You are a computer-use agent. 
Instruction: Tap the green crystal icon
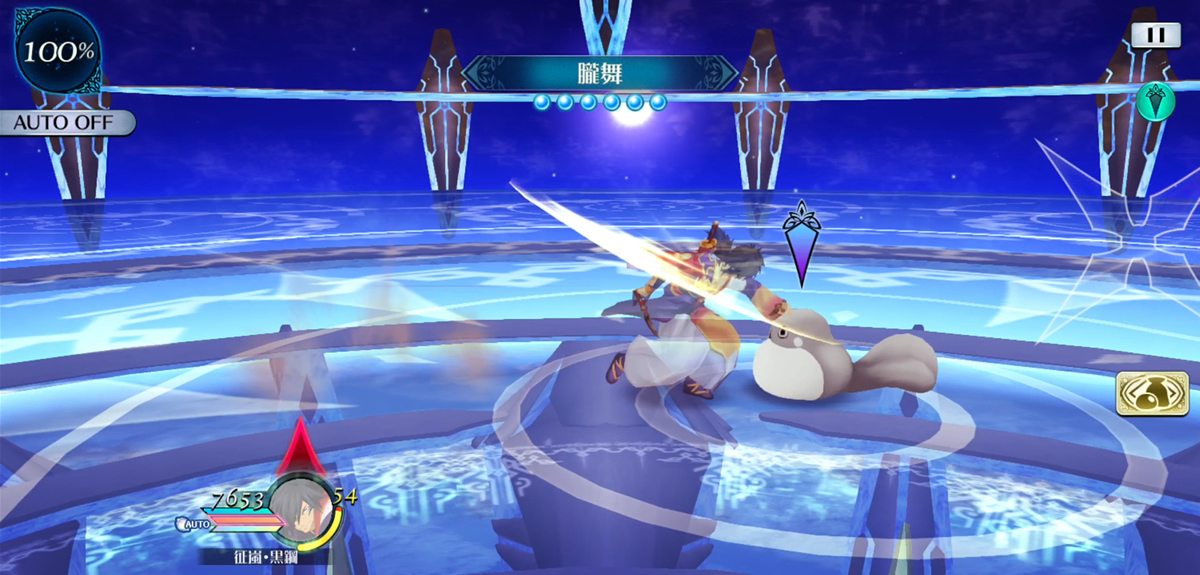coord(1155,101)
